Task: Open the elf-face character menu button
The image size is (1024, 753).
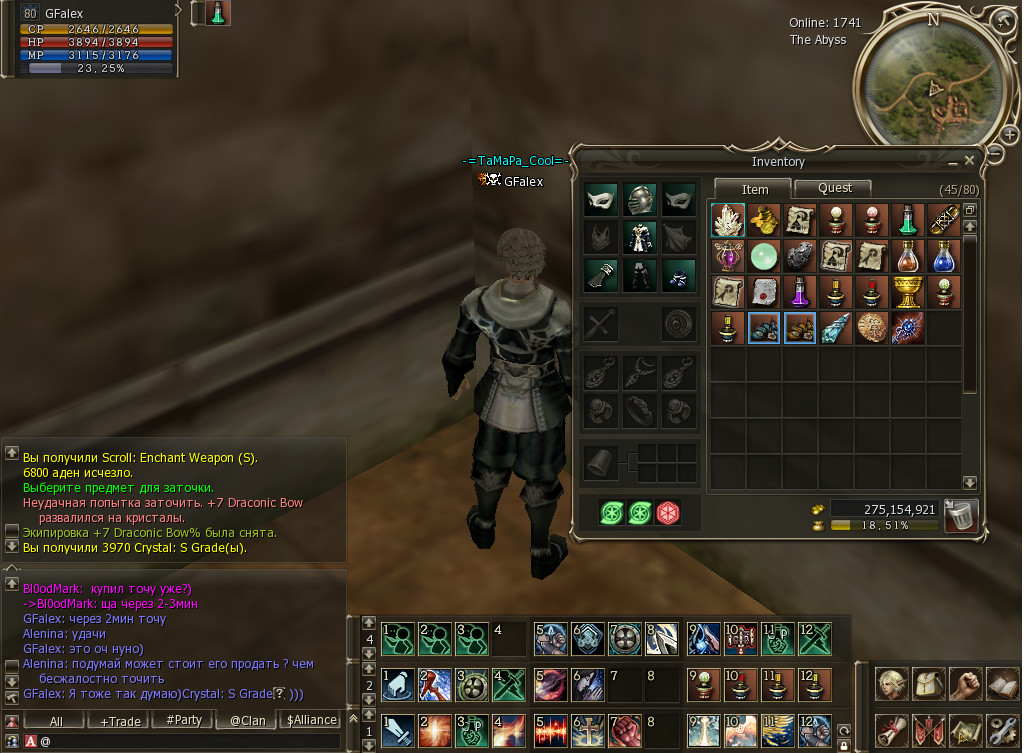Action: coord(891,684)
